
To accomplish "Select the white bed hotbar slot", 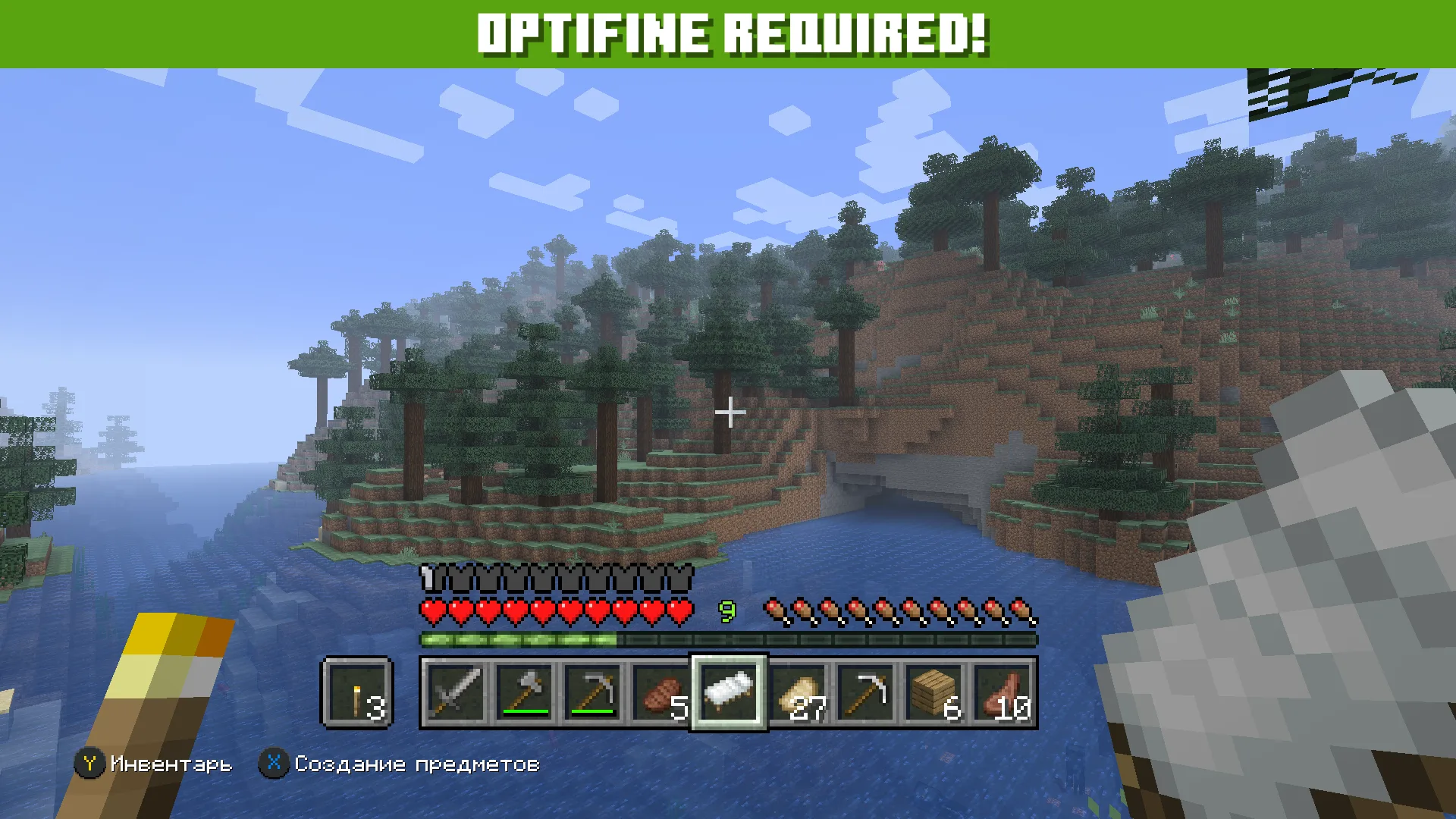I will (729, 693).
